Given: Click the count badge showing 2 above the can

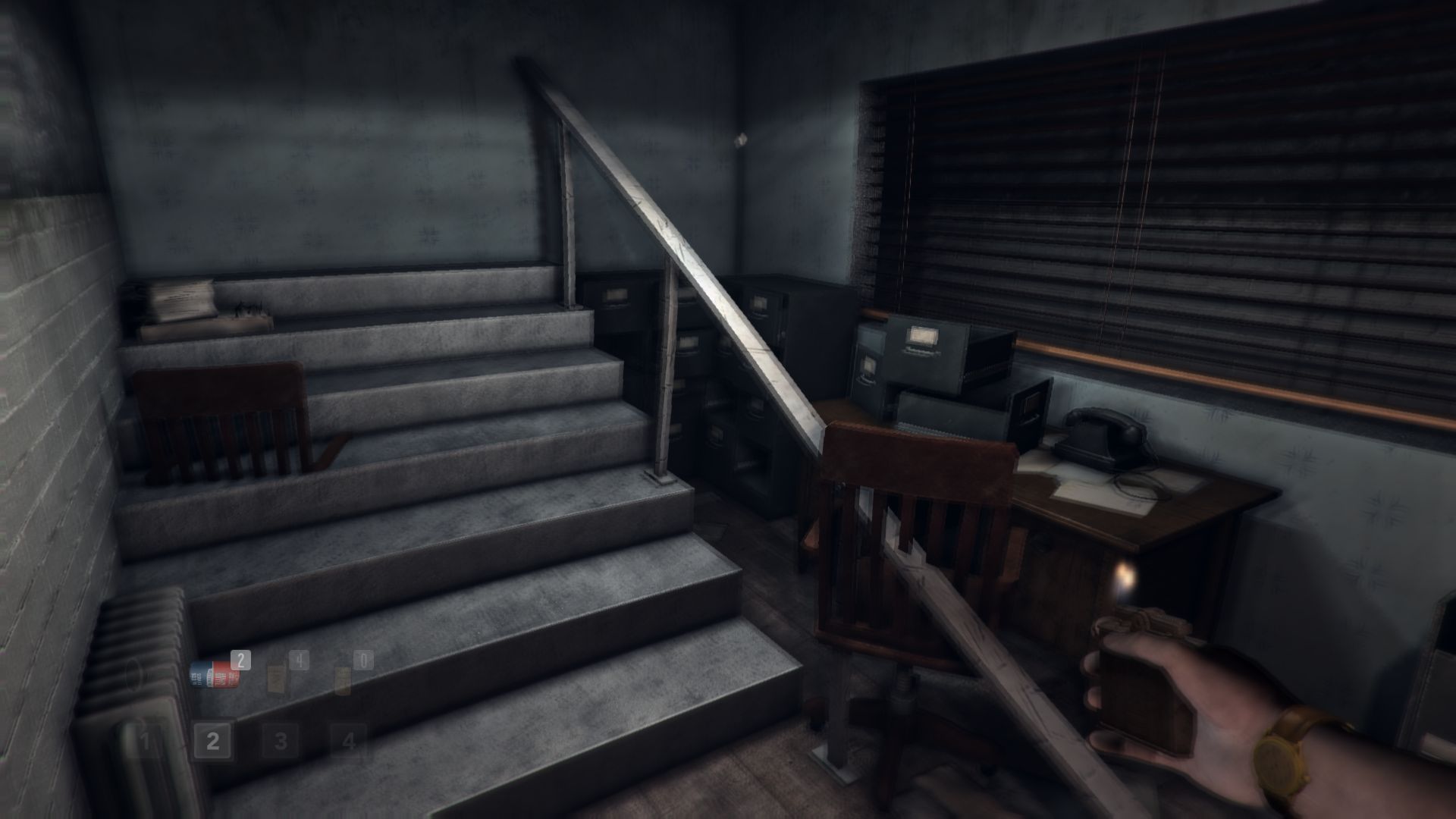Looking at the screenshot, I should [x=240, y=660].
